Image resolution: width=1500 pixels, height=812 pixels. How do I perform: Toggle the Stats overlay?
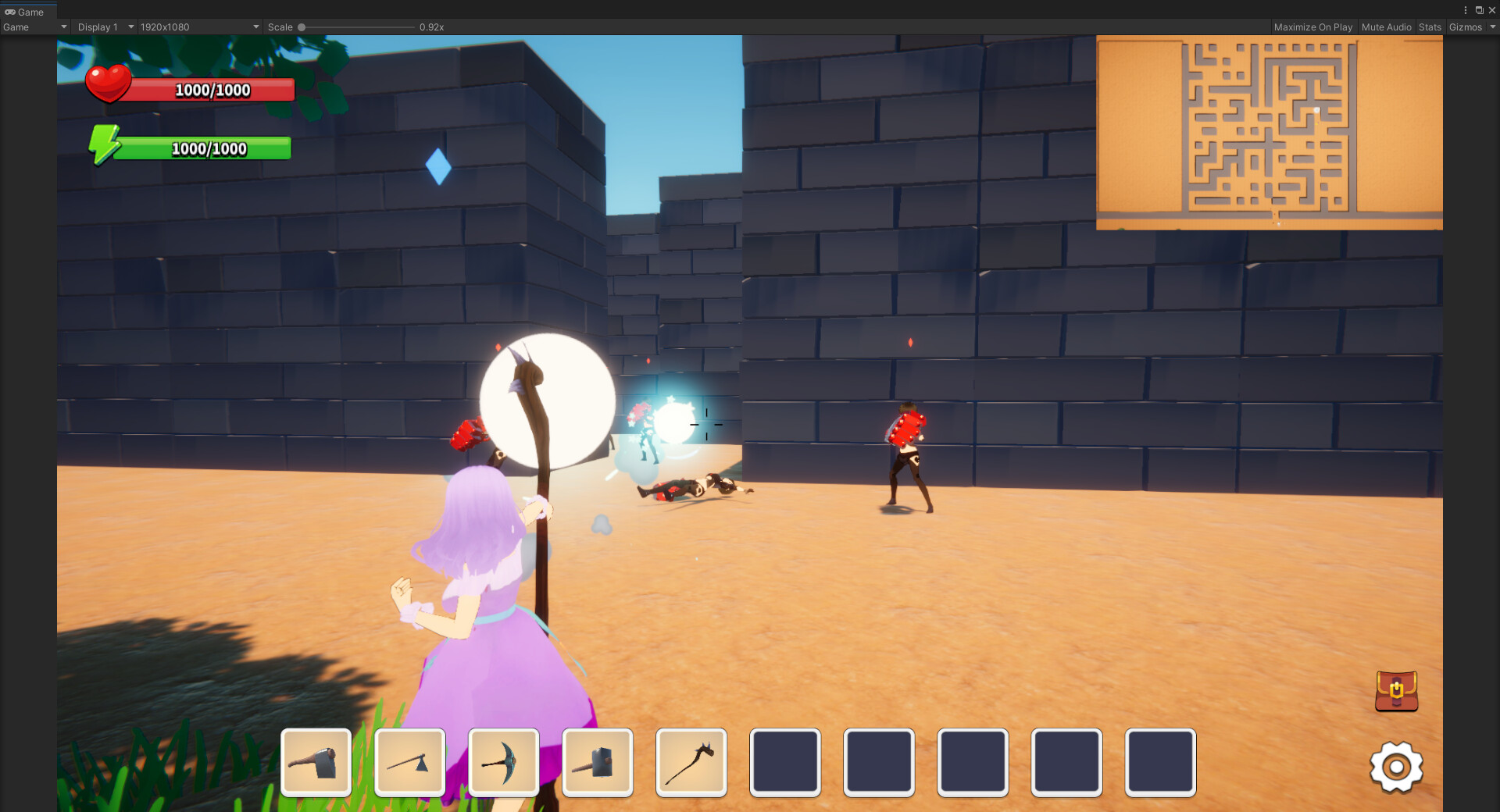1430,27
